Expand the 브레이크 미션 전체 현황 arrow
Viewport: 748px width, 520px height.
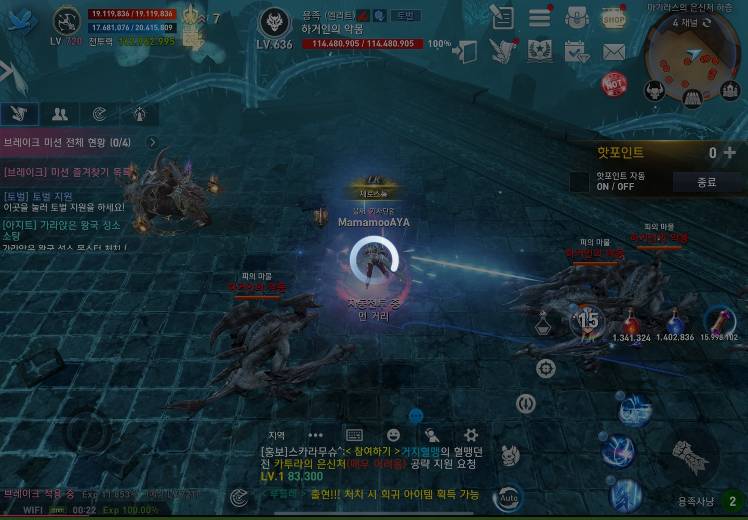tap(152, 143)
